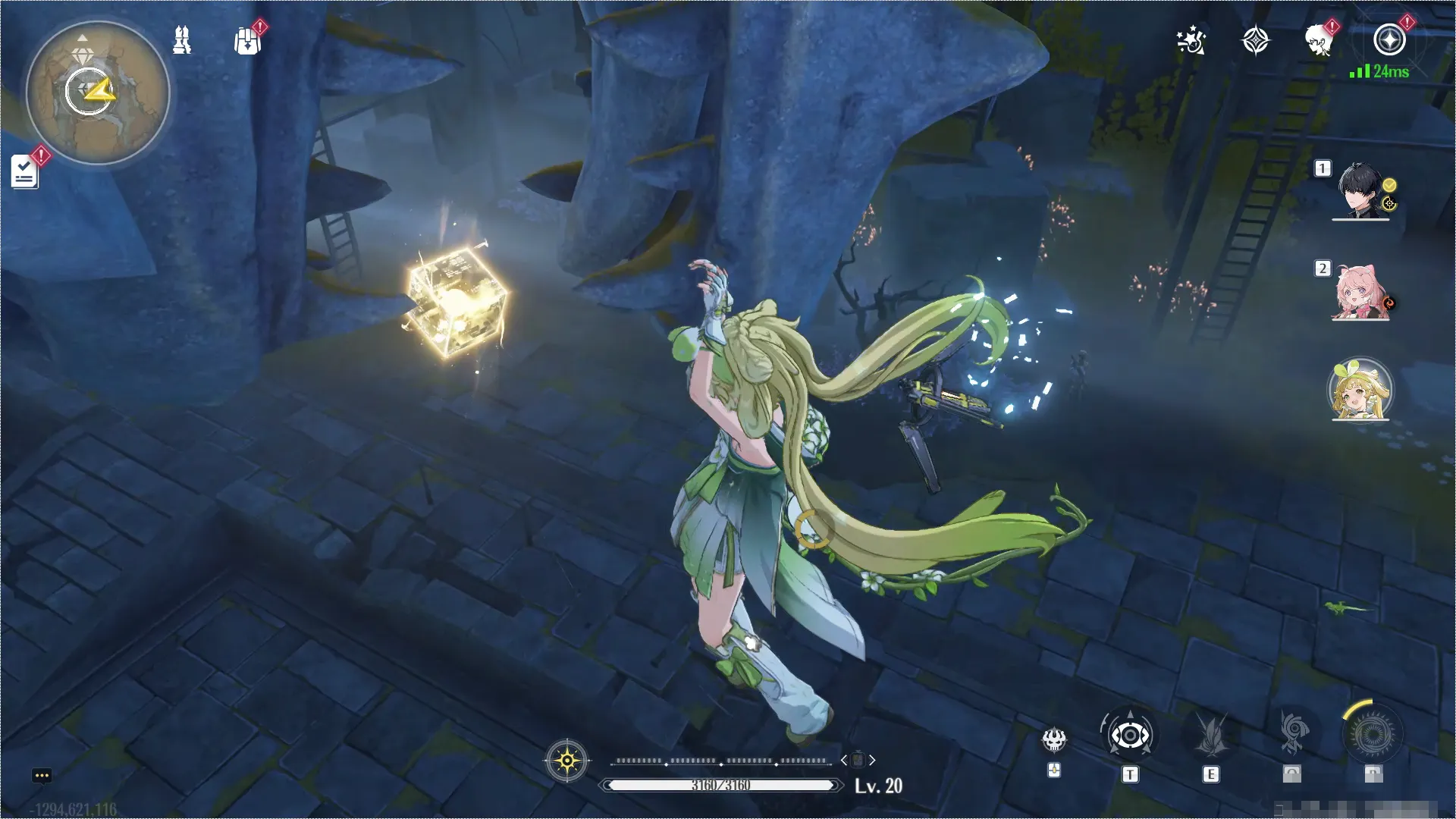Switch to the dark-haired party member
The width and height of the screenshot is (1456, 819).
[1360, 190]
